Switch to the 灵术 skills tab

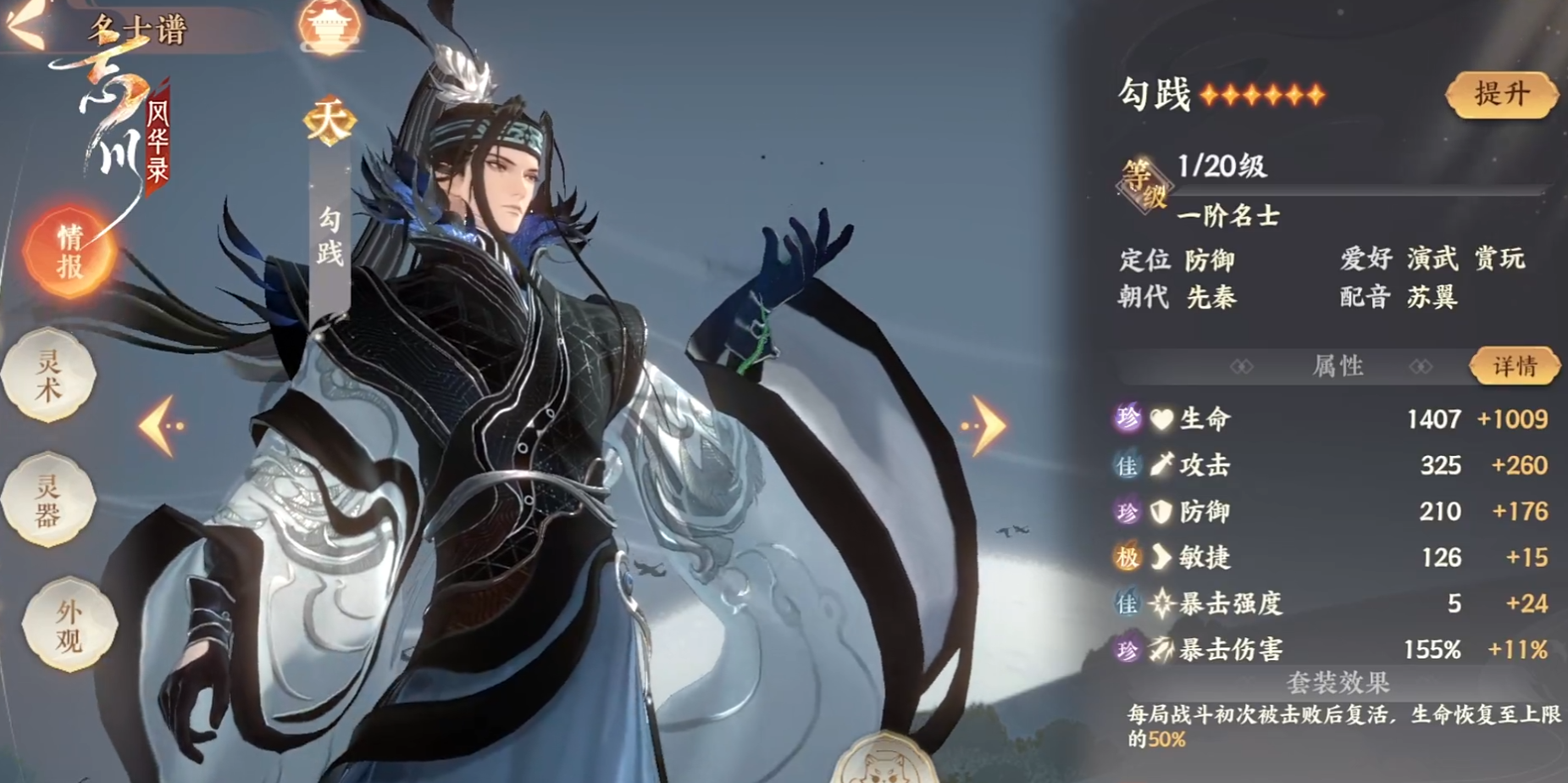pyautogui.click(x=49, y=375)
